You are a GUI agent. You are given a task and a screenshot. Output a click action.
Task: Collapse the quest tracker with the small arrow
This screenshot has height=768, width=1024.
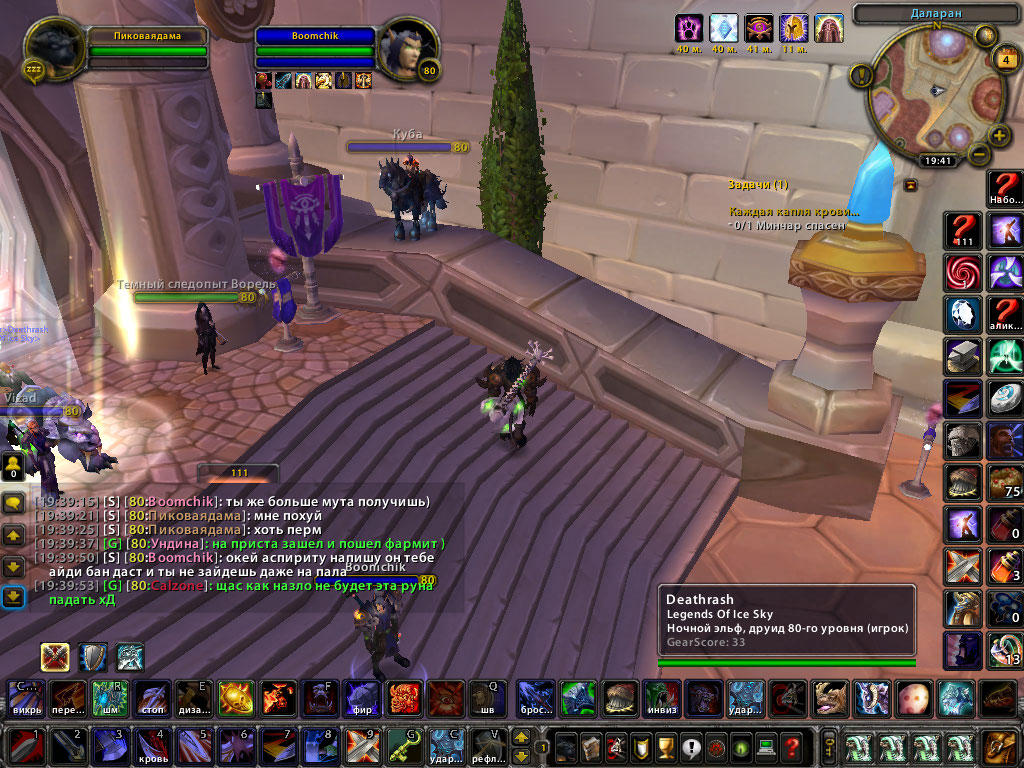[x=911, y=185]
